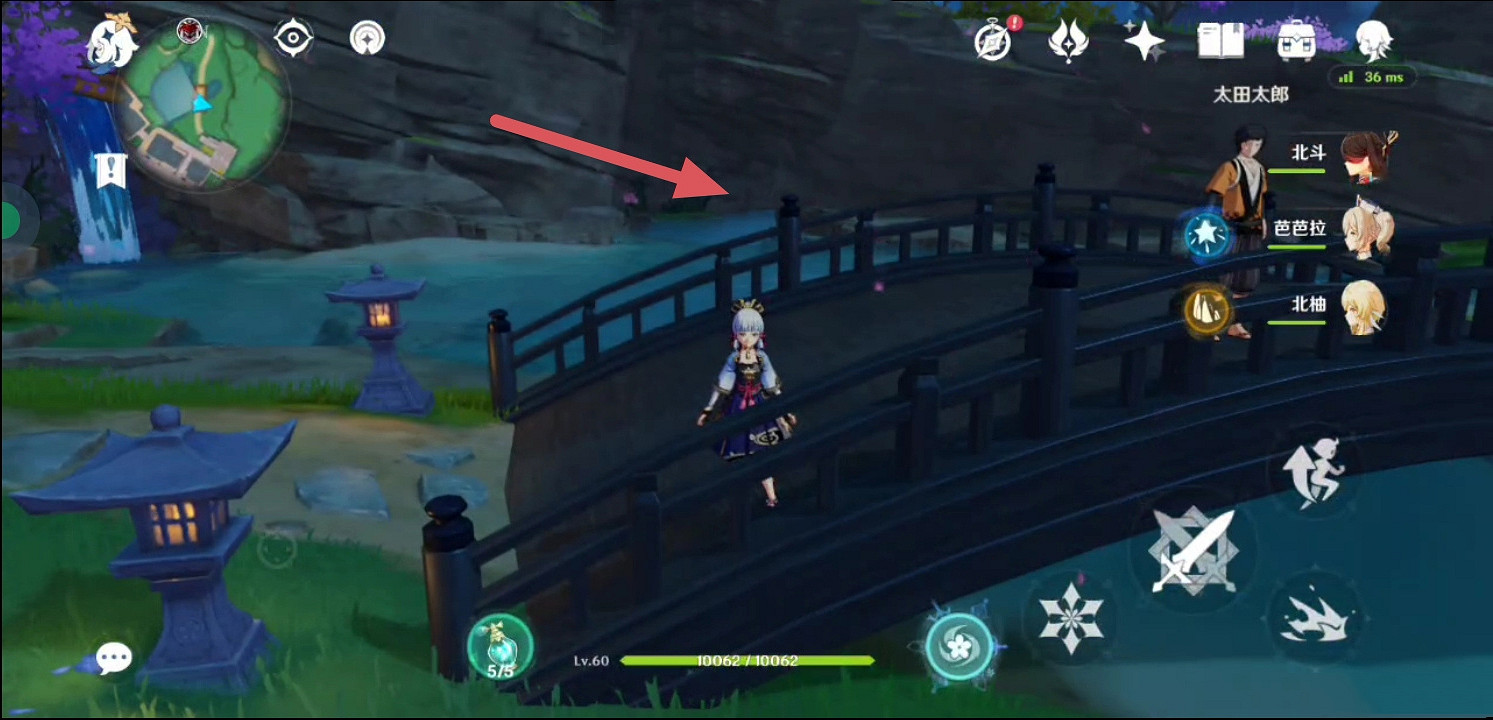Open the chat bubble icon
1493x720 pixels.
pyautogui.click(x=114, y=655)
